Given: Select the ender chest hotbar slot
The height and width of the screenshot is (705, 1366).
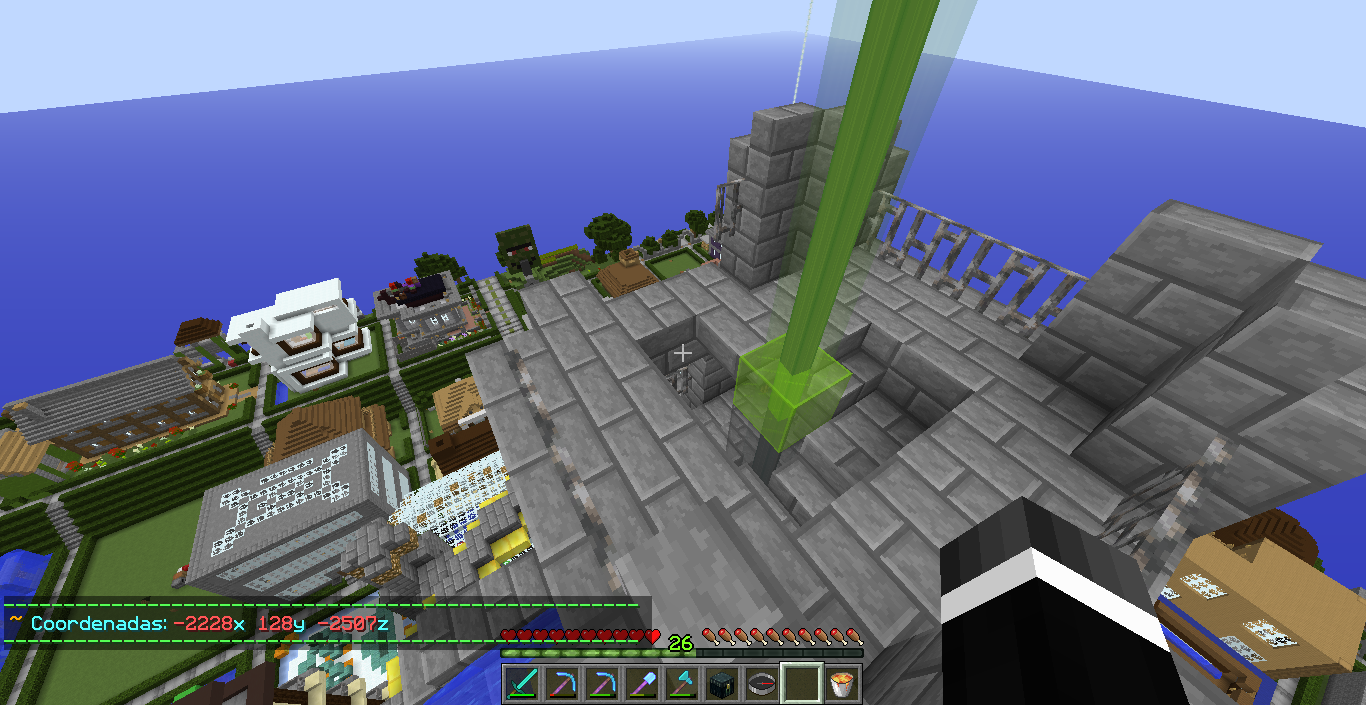Looking at the screenshot, I should click(722, 684).
